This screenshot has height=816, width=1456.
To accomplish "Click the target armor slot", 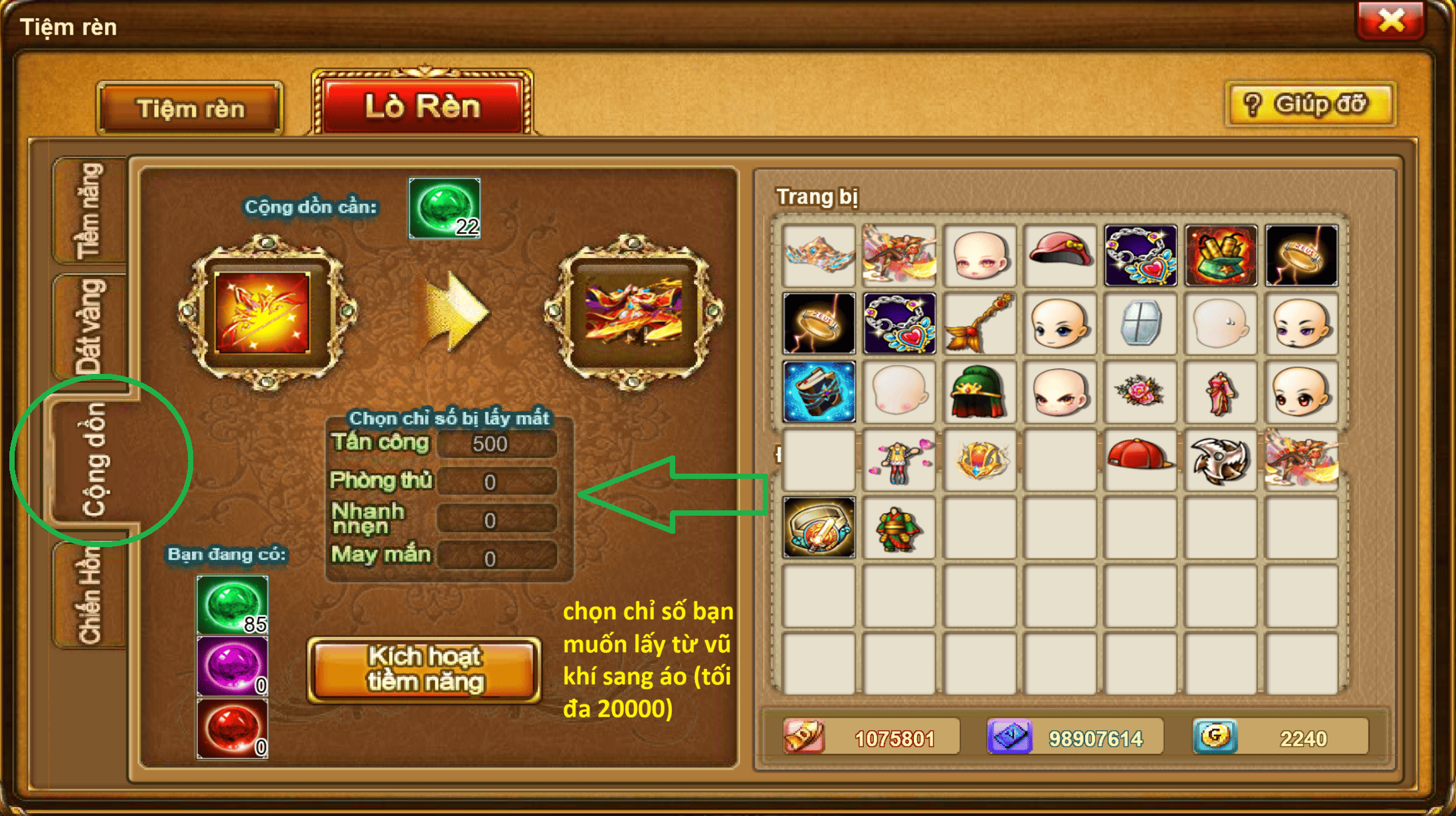I will [x=634, y=312].
